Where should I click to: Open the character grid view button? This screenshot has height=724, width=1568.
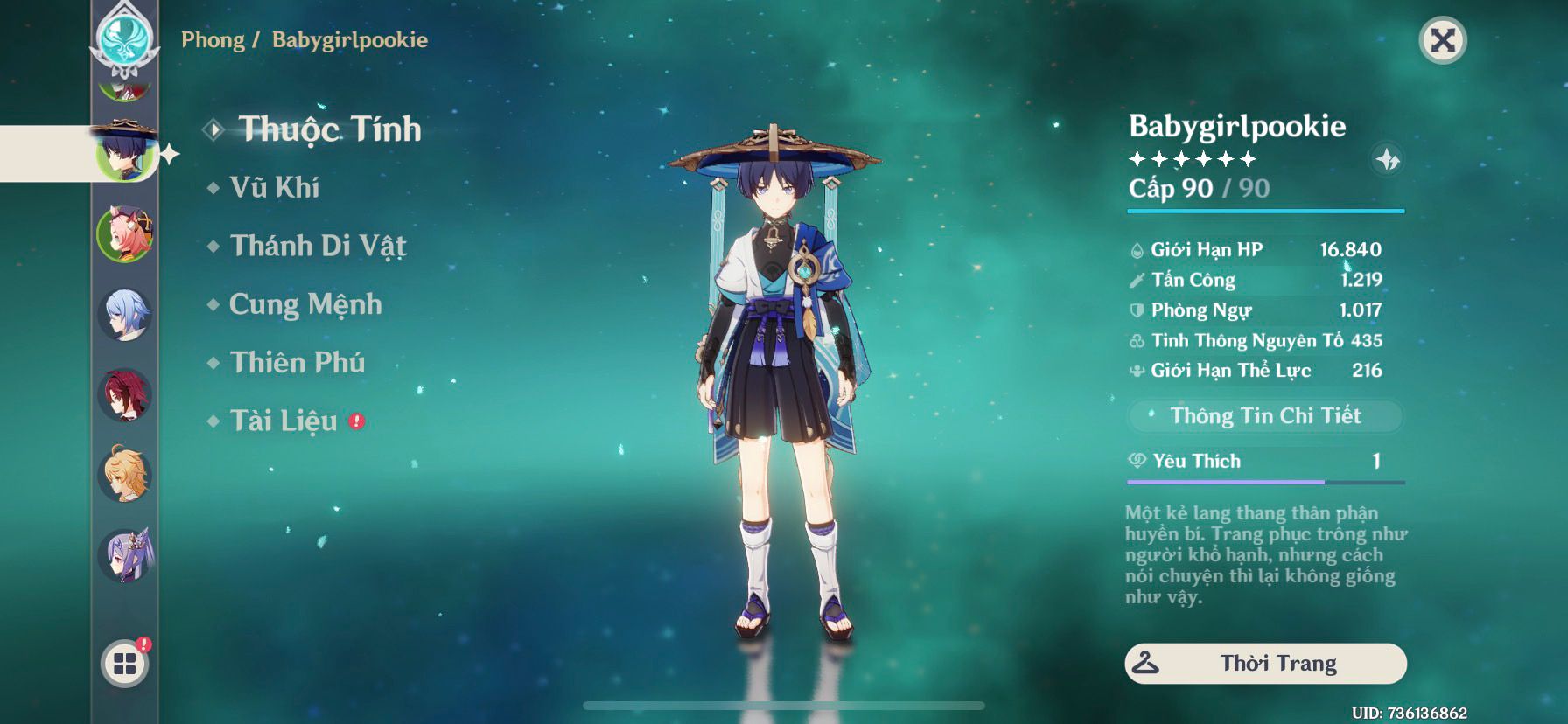(124, 665)
